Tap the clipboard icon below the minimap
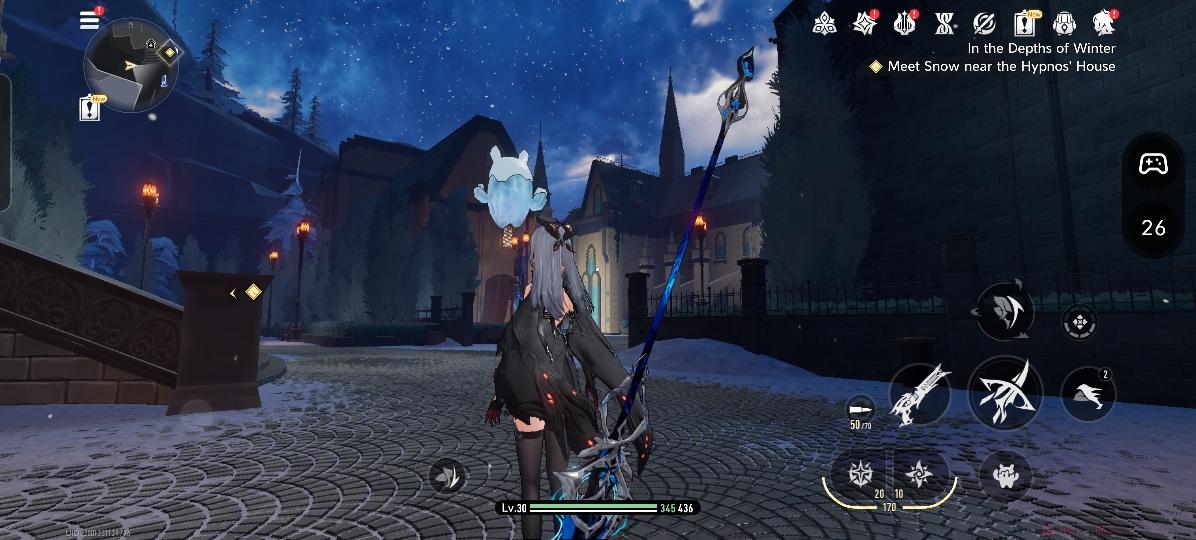The image size is (1196, 540). [90, 108]
